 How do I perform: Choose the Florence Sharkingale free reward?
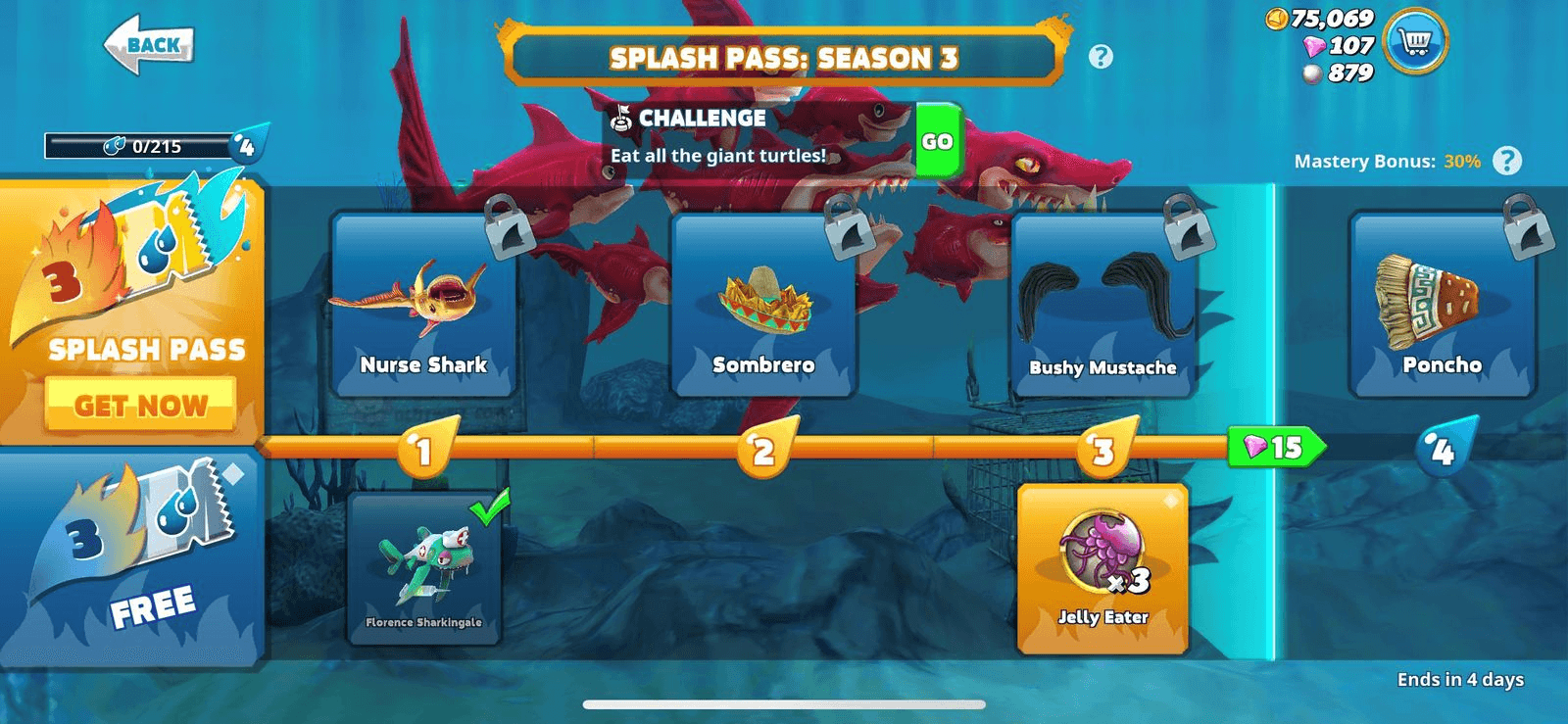(423, 568)
